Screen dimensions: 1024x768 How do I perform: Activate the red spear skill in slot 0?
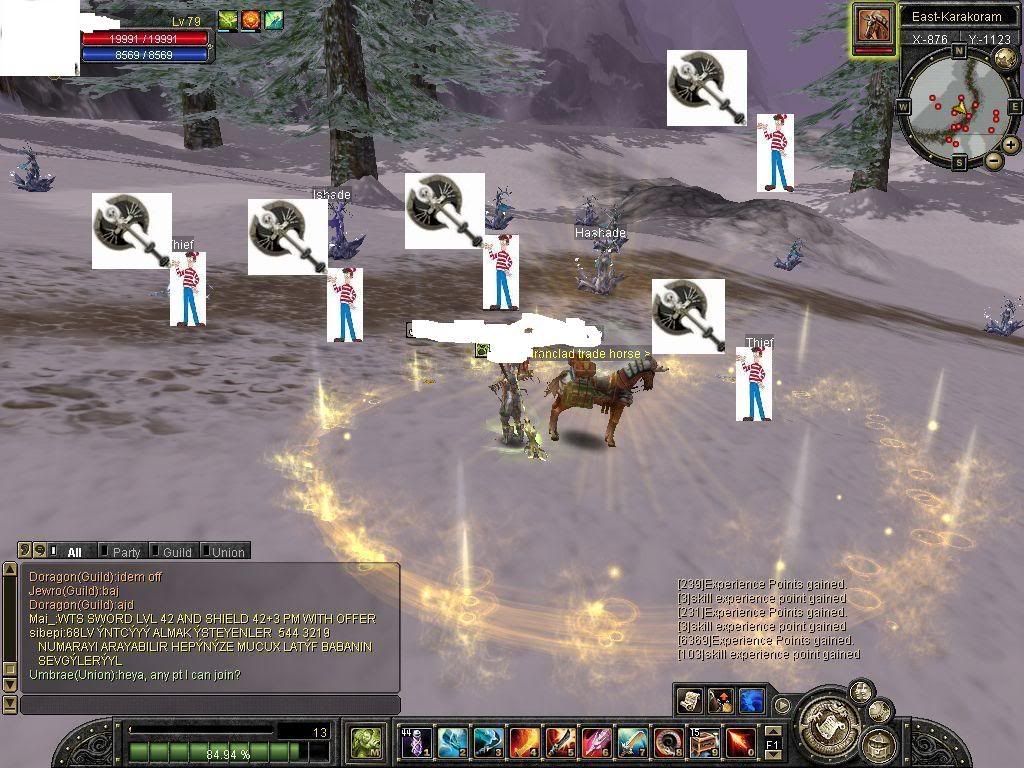point(741,742)
